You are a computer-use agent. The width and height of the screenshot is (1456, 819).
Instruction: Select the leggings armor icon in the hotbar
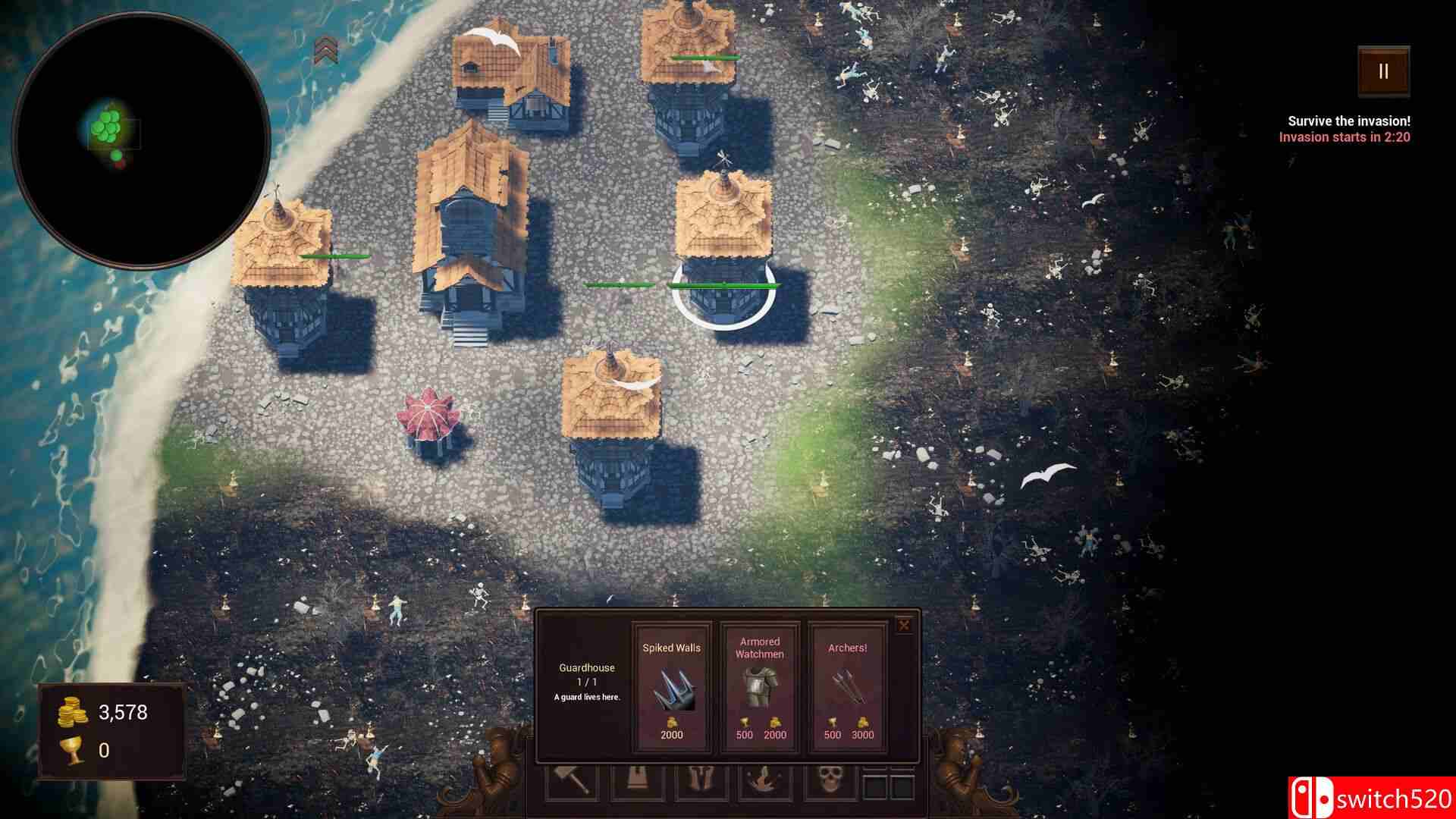coord(698,781)
